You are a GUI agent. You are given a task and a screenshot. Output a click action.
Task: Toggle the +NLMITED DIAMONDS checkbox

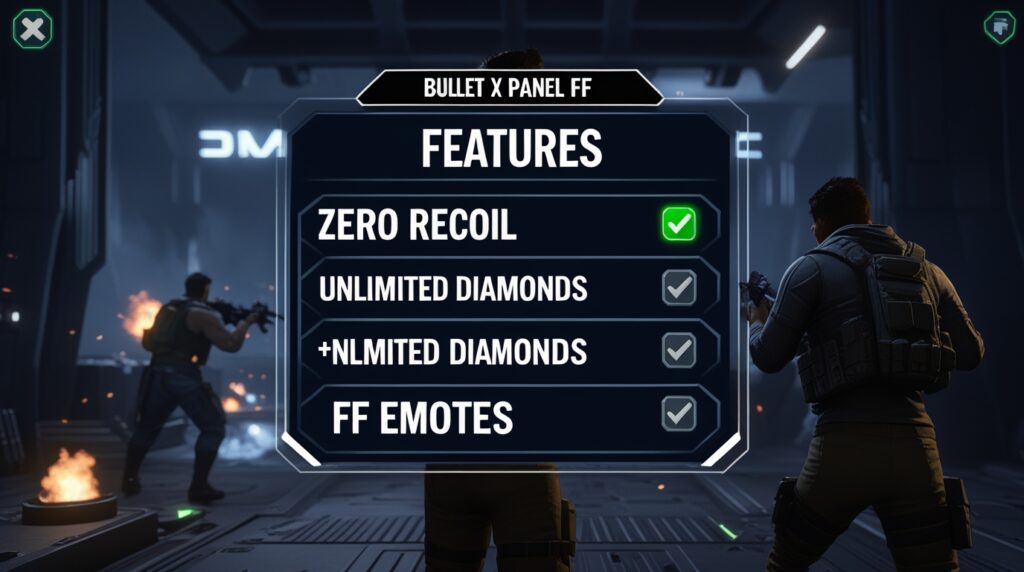click(679, 350)
